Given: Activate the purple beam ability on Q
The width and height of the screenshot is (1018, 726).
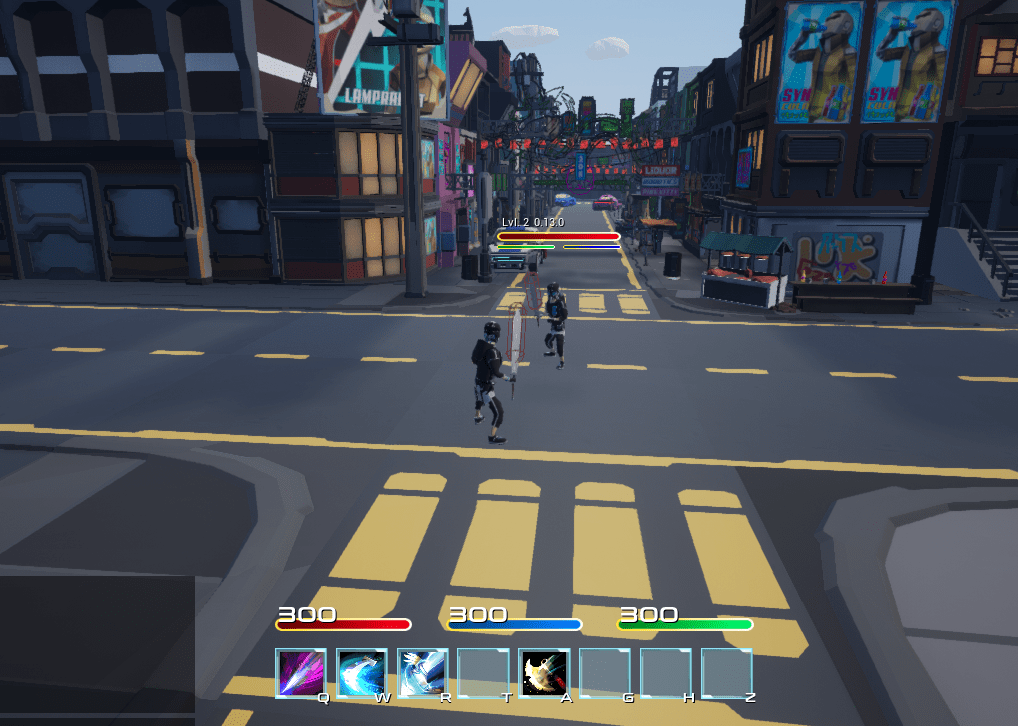Looking at the screenshot, I should click(x=301, y=673).
